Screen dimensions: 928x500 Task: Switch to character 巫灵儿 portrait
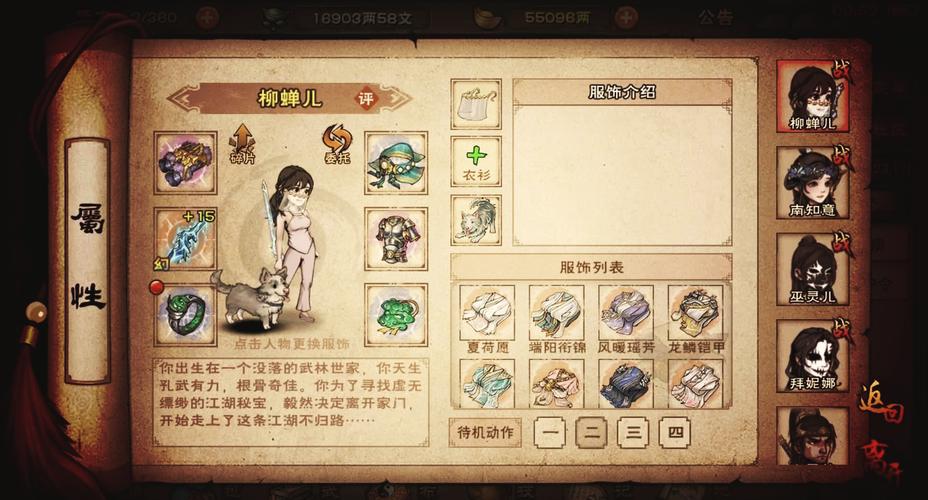[x=812, y=270]
